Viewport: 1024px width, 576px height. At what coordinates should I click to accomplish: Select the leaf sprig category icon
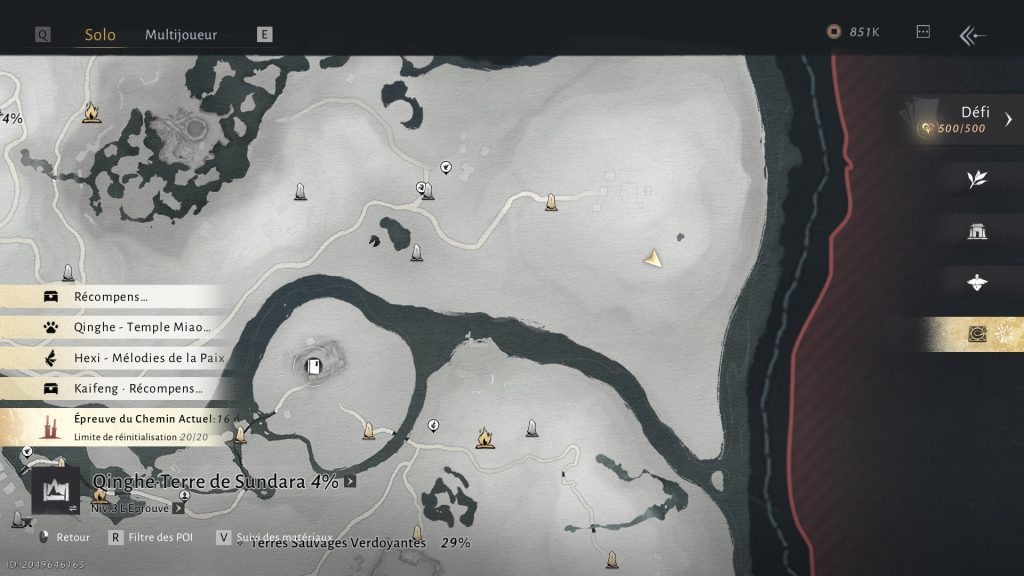(977, 179)
